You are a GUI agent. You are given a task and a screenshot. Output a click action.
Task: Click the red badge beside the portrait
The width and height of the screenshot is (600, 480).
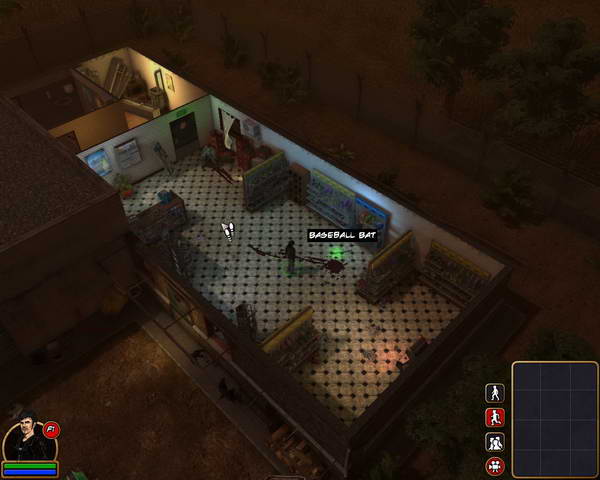(x=52, y=430)
